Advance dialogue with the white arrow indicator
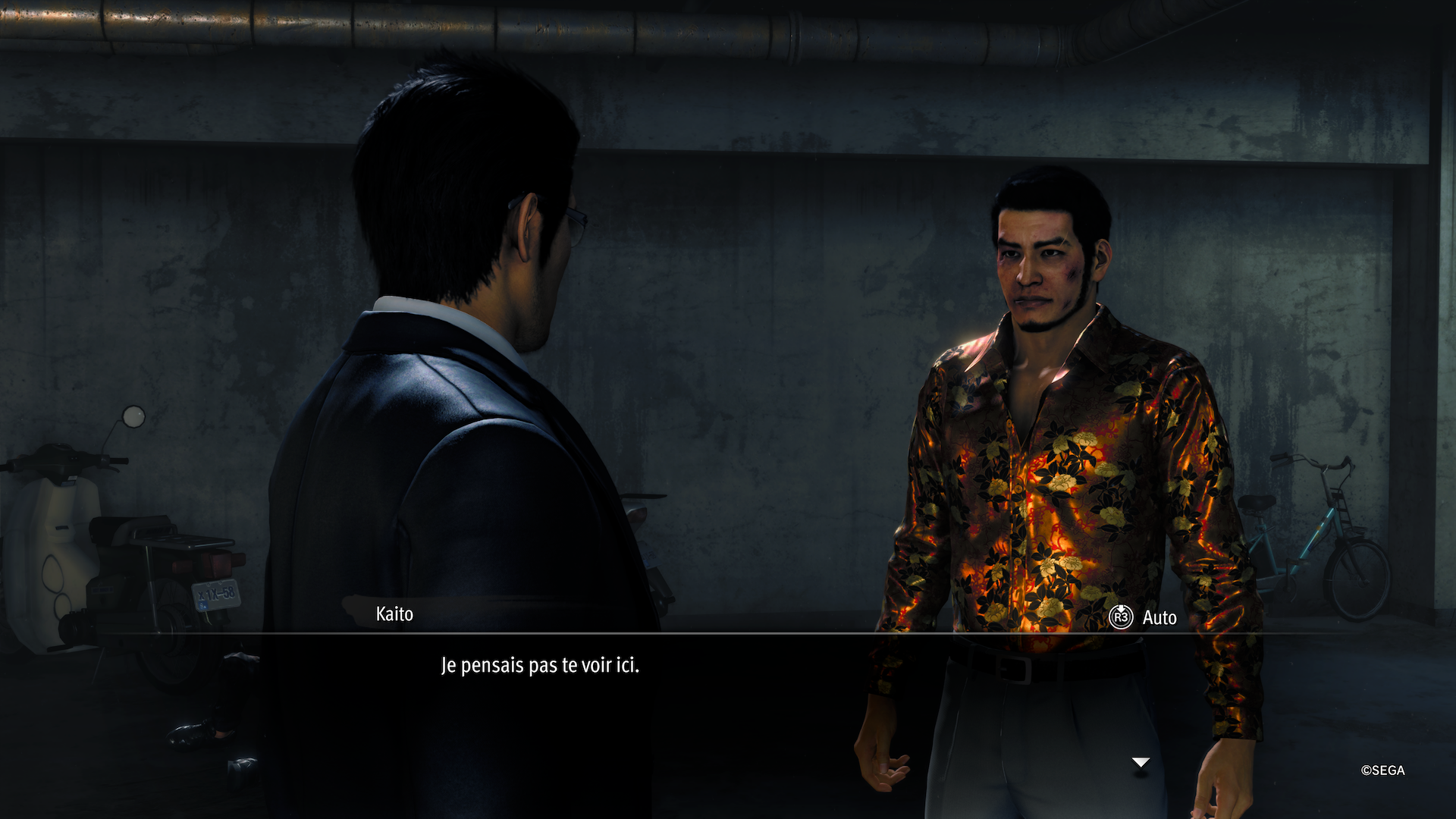The height and width of the screenshot is (819, 1456). [x=1141, y=762]
